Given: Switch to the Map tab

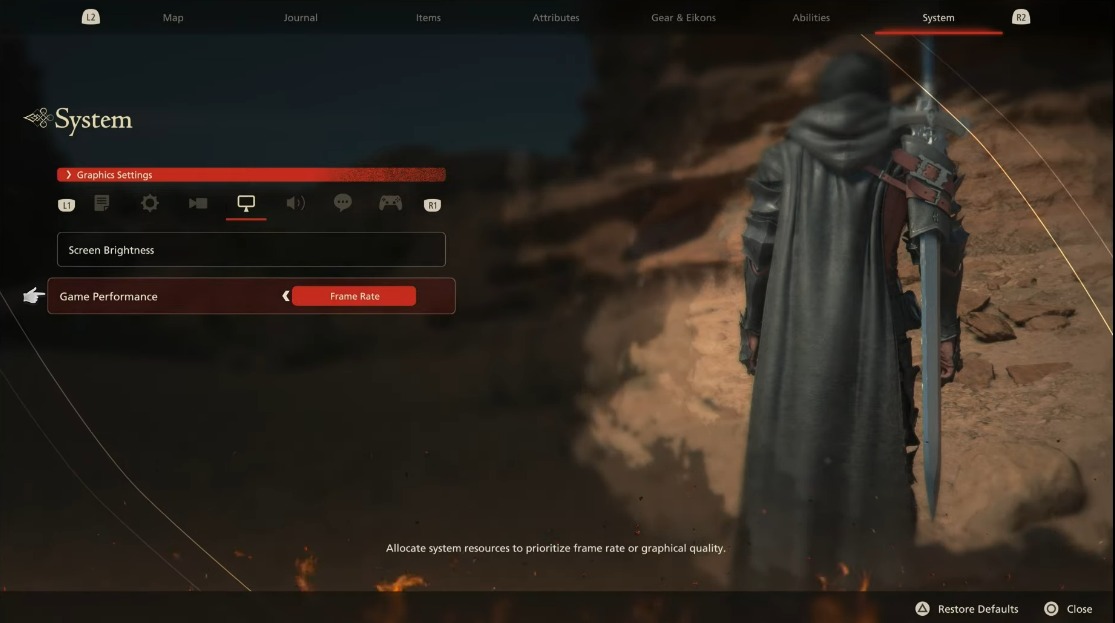Looking at the screenshot, I should 173,18.
